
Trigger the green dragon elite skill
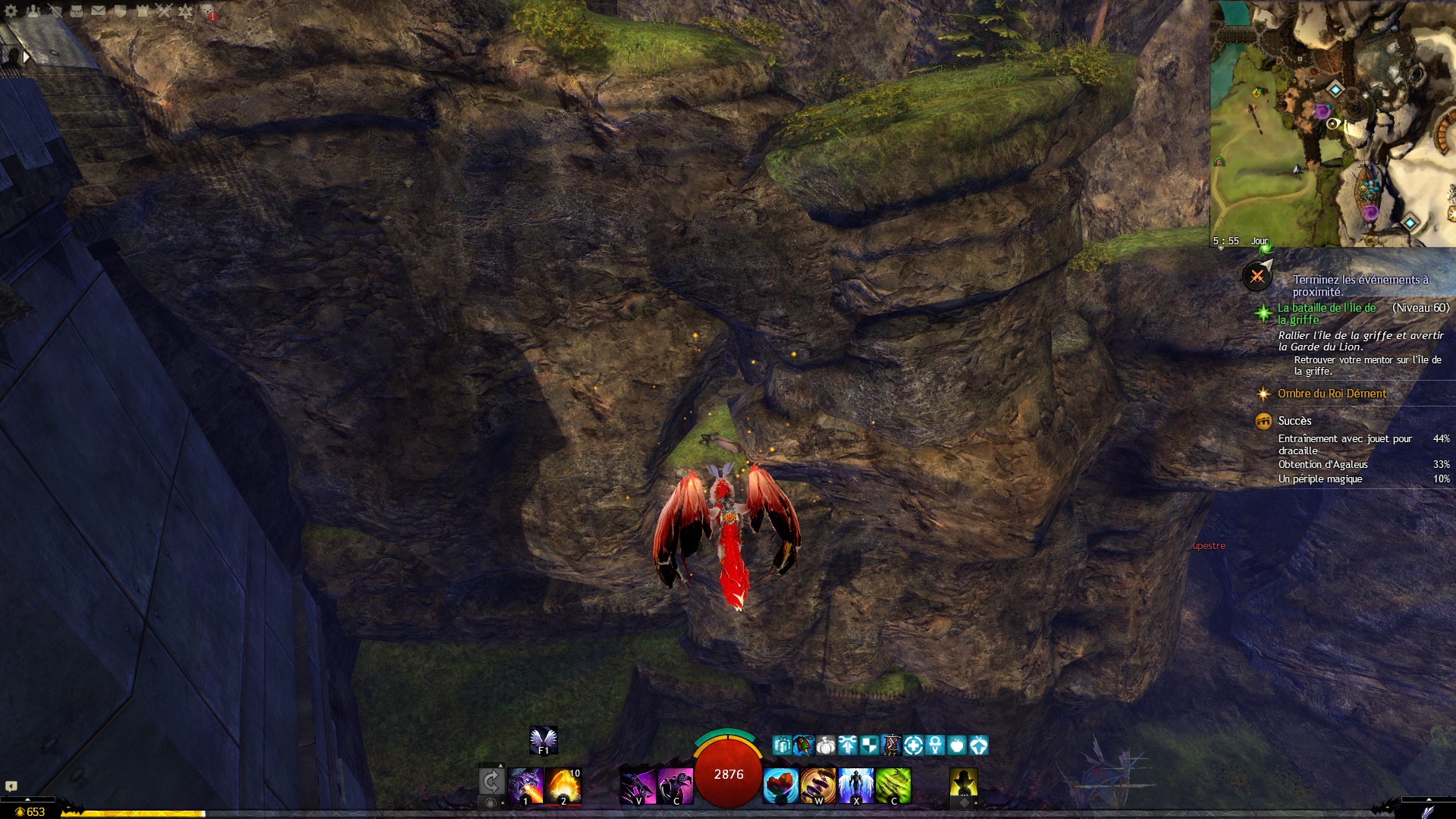point(893,786)
